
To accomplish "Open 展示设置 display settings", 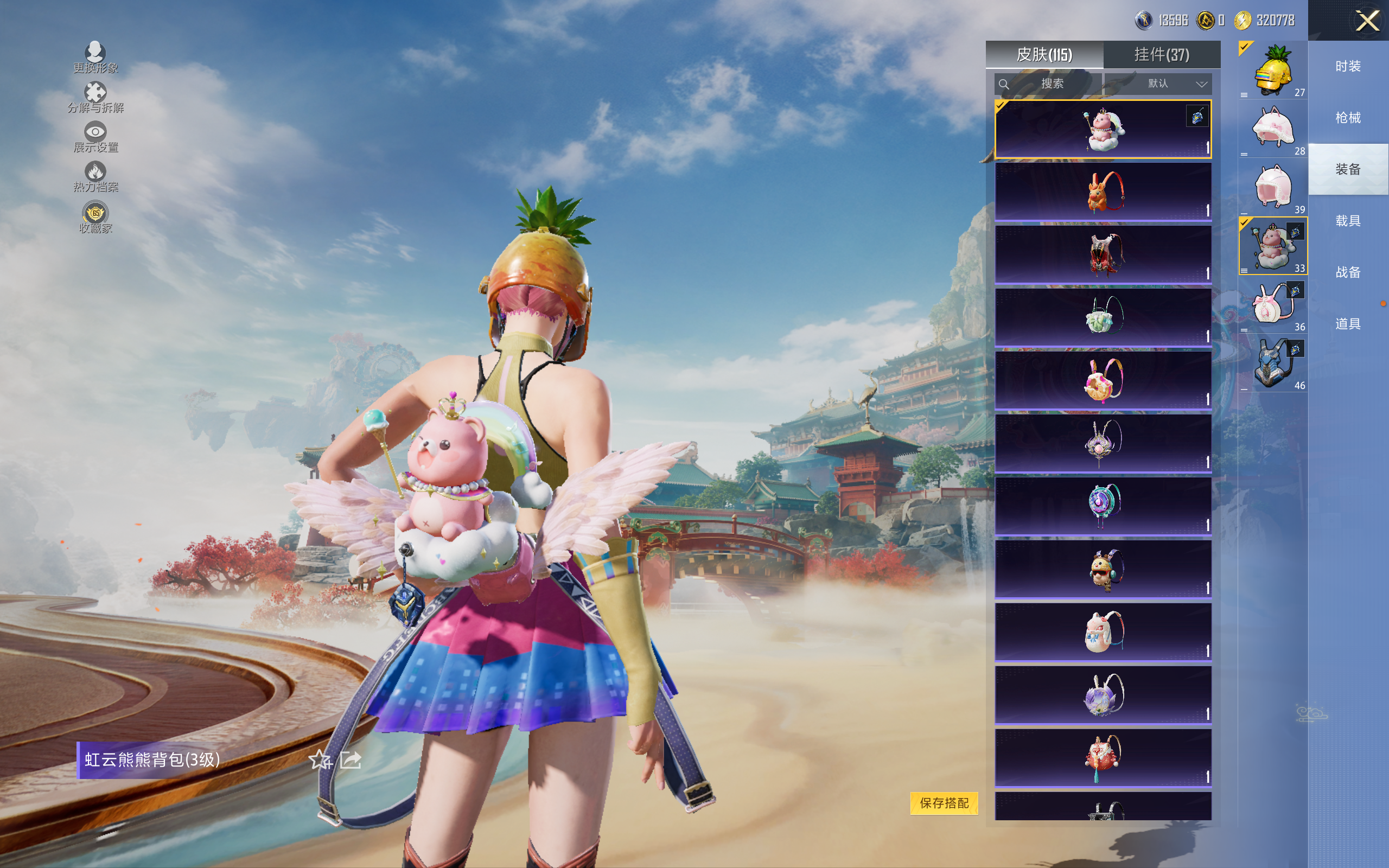I will (x=95, y=137).
